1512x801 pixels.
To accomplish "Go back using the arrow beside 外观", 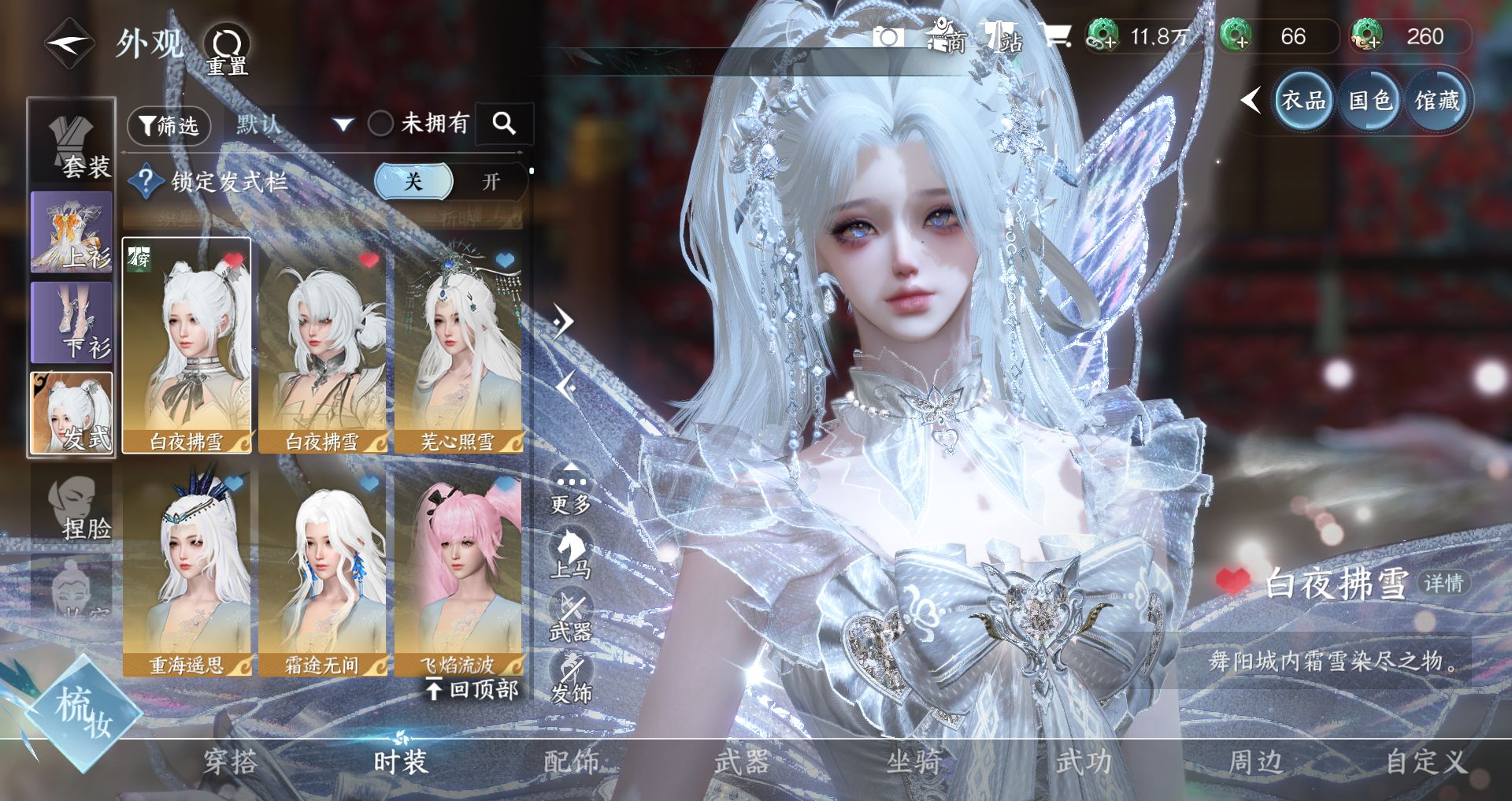I will pos(69,43).
